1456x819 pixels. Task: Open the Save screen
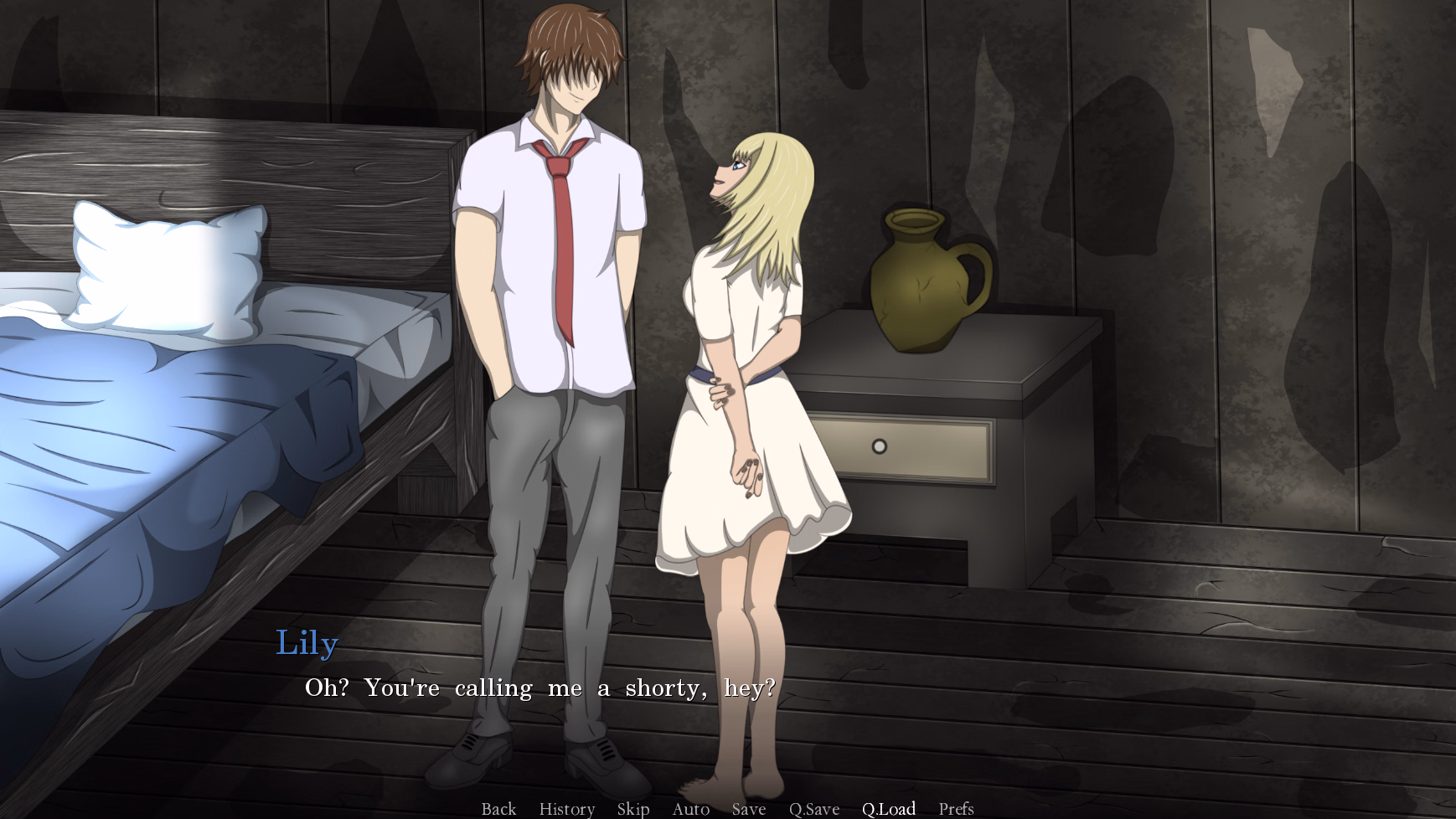(749, 809)
